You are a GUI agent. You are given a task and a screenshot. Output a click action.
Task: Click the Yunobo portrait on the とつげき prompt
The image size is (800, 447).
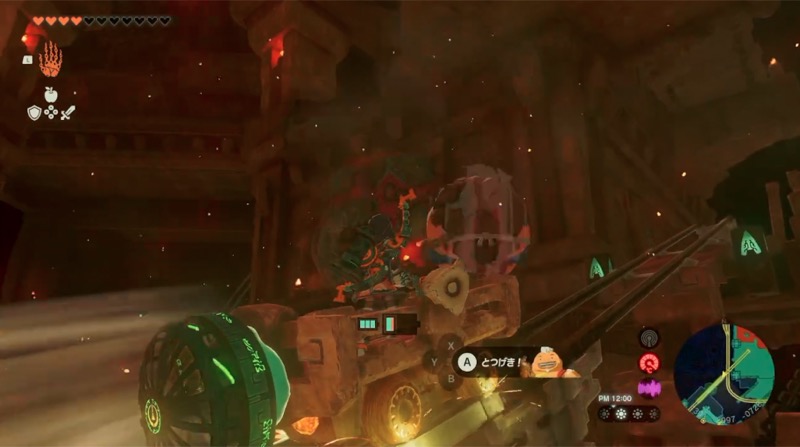pyautogui.click(x=548, y=362)
